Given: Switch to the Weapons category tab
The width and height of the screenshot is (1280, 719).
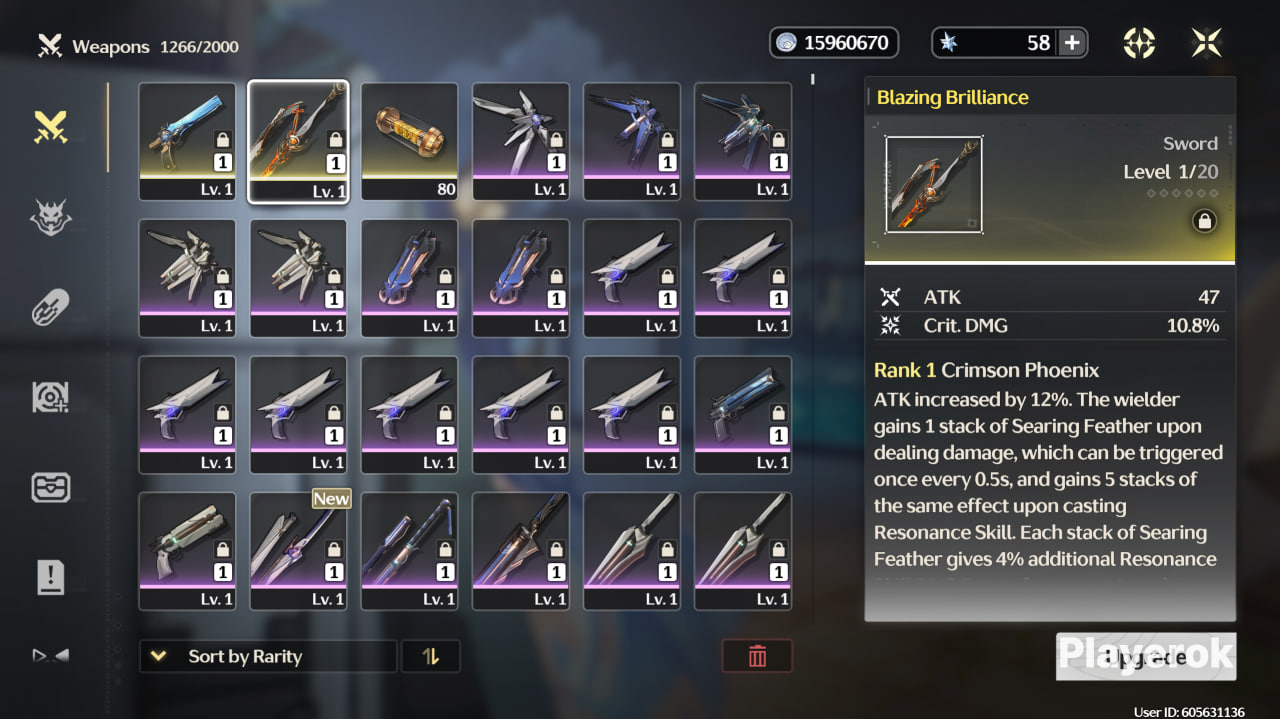Looking at the screenshot, I should coord(51,127).
